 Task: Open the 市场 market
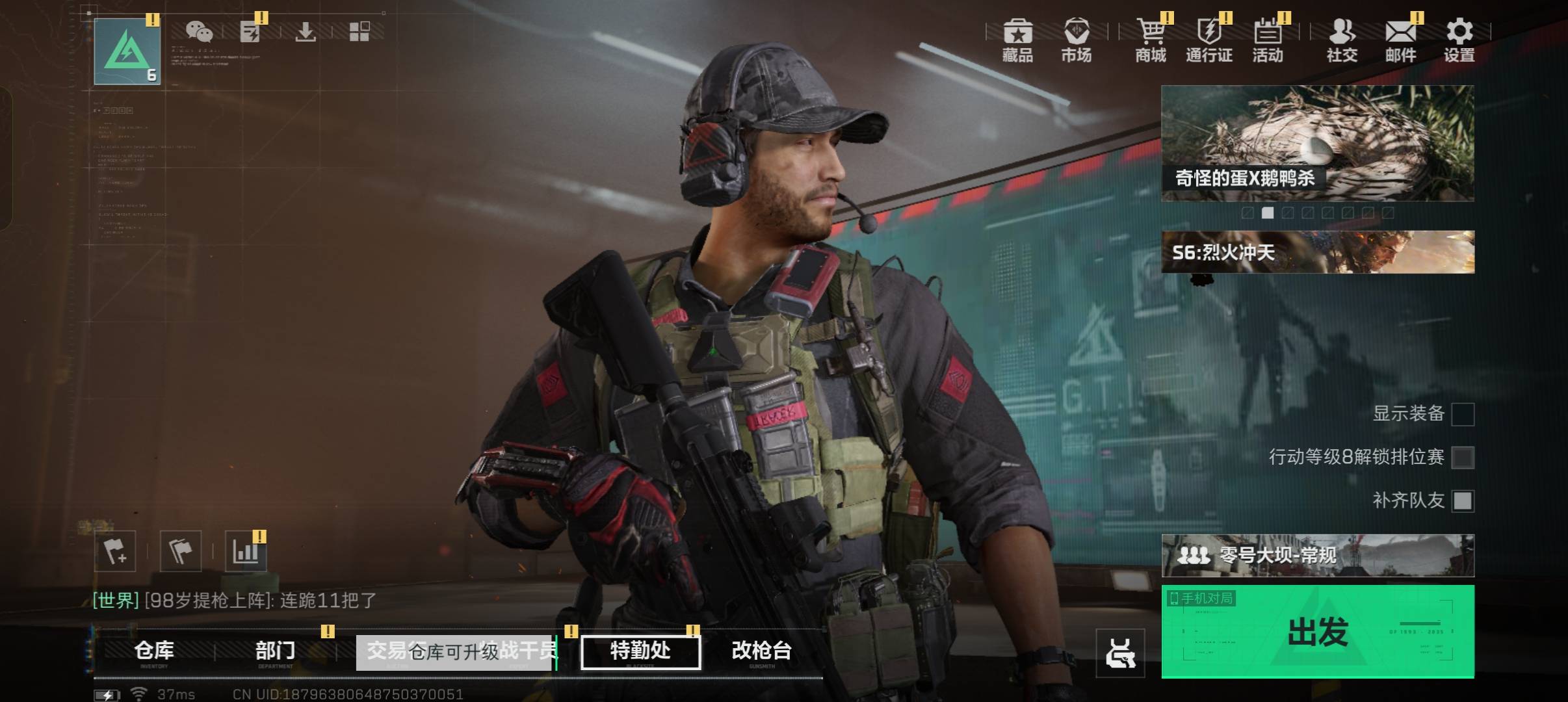[x=1076, y=40]
